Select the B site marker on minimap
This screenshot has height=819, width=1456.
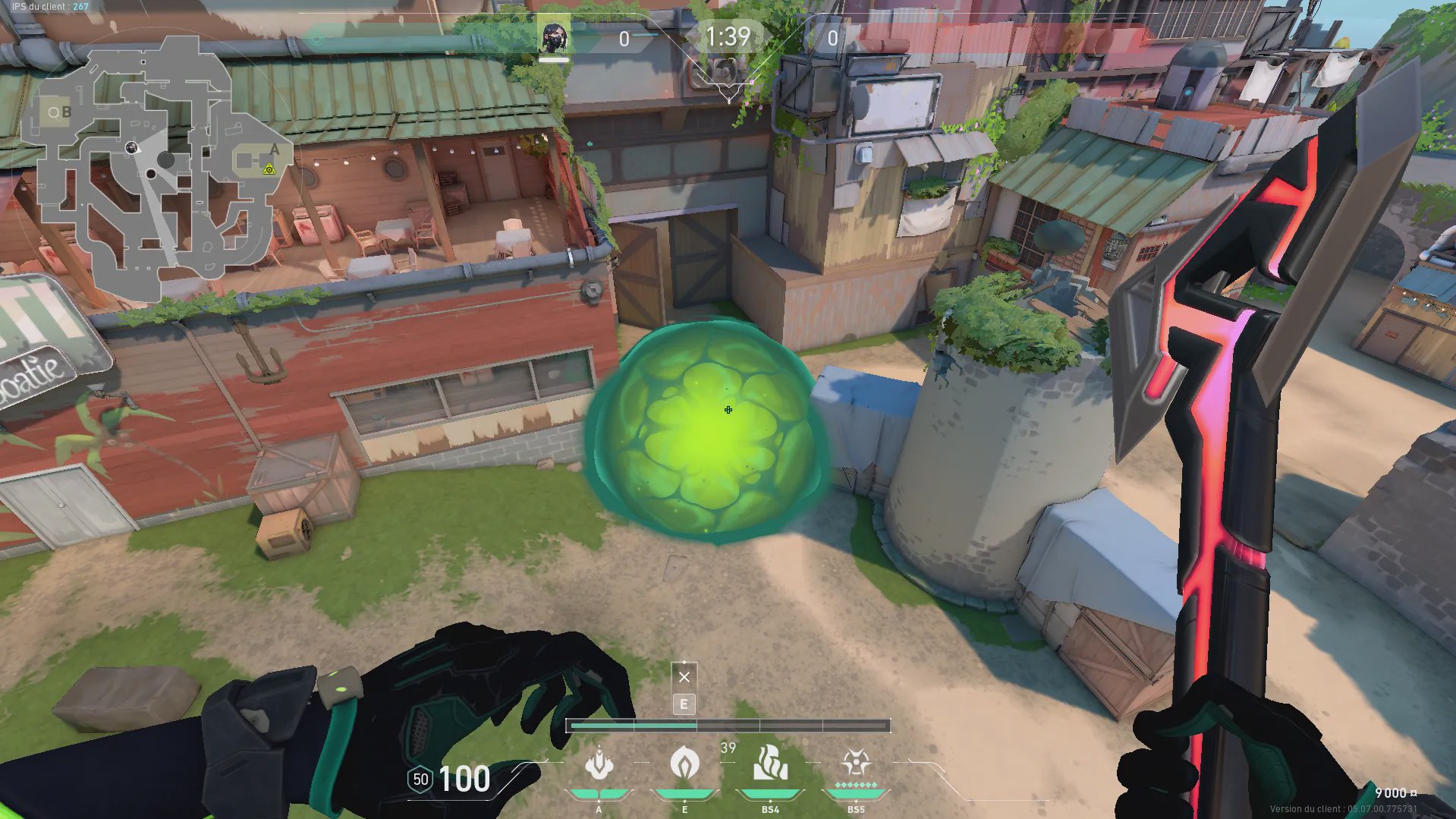66,112
